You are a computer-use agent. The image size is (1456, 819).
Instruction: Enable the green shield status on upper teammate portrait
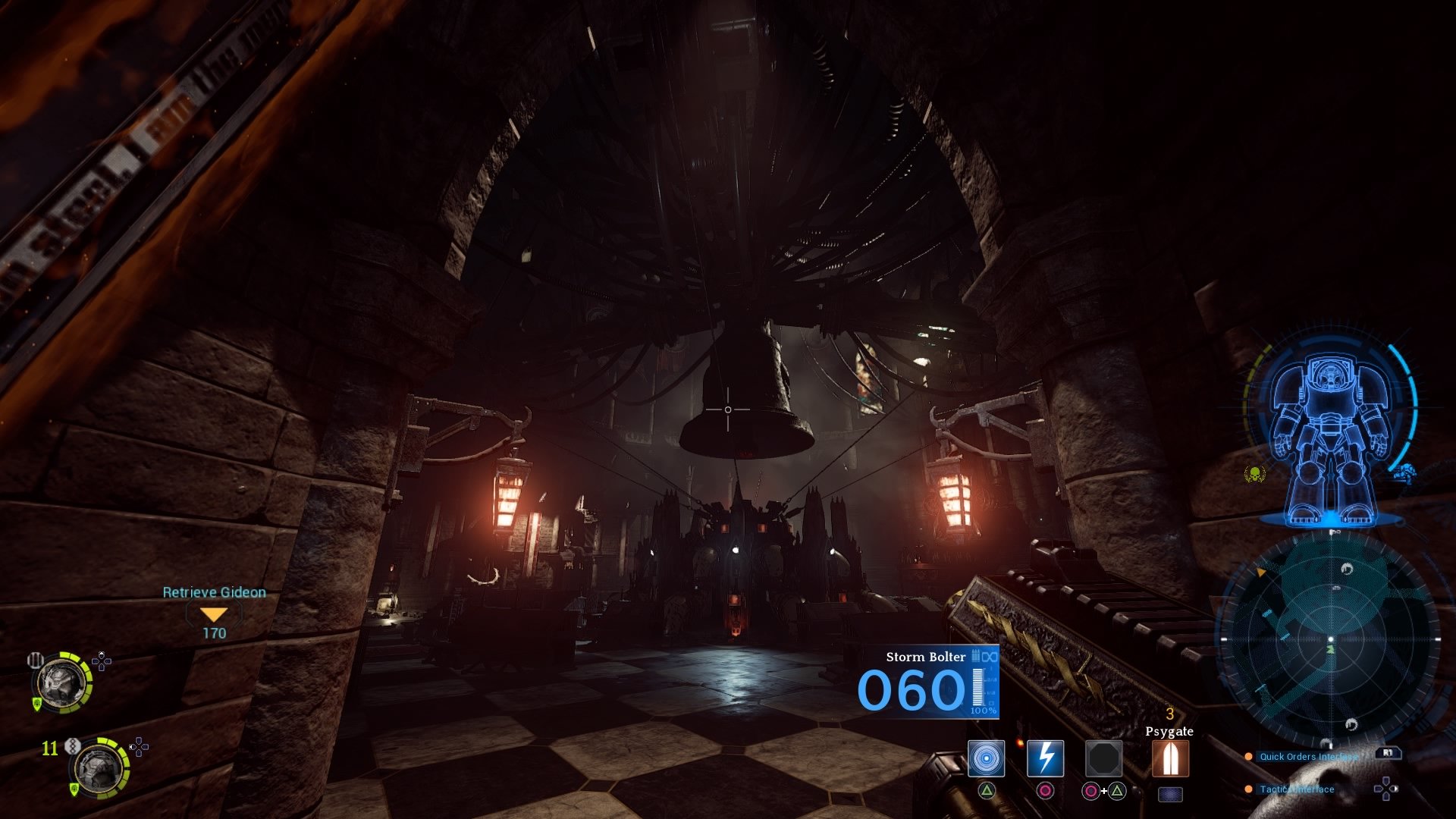click(x=37, y=703)
